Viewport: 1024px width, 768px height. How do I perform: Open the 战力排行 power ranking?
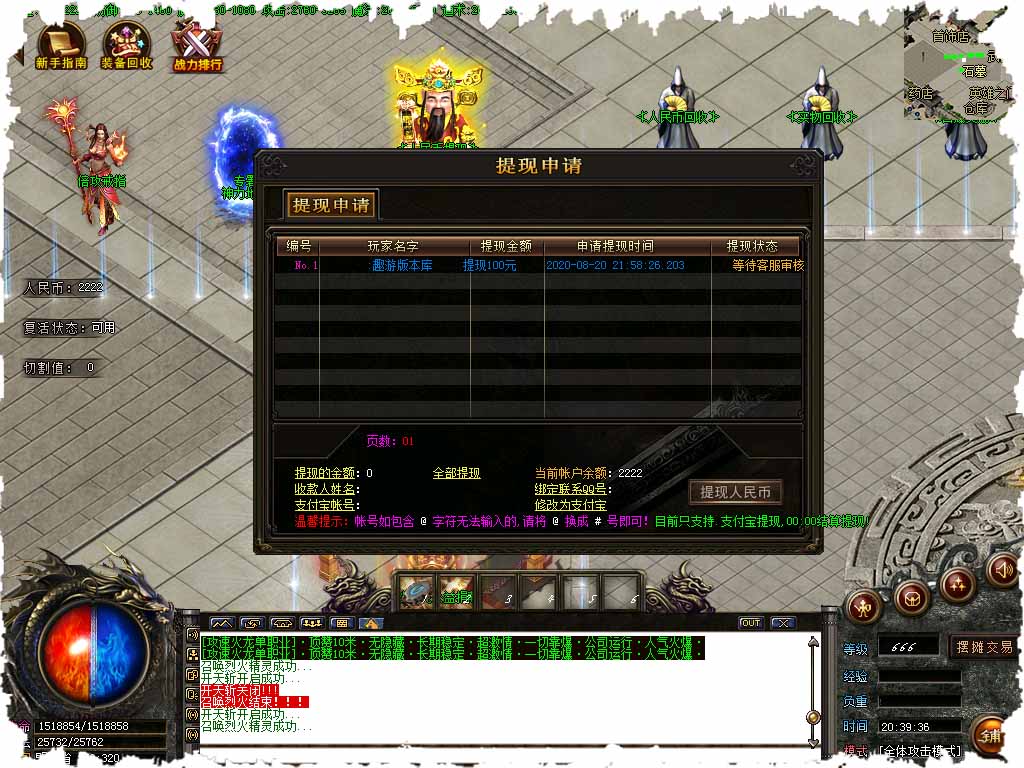[197, 46]
